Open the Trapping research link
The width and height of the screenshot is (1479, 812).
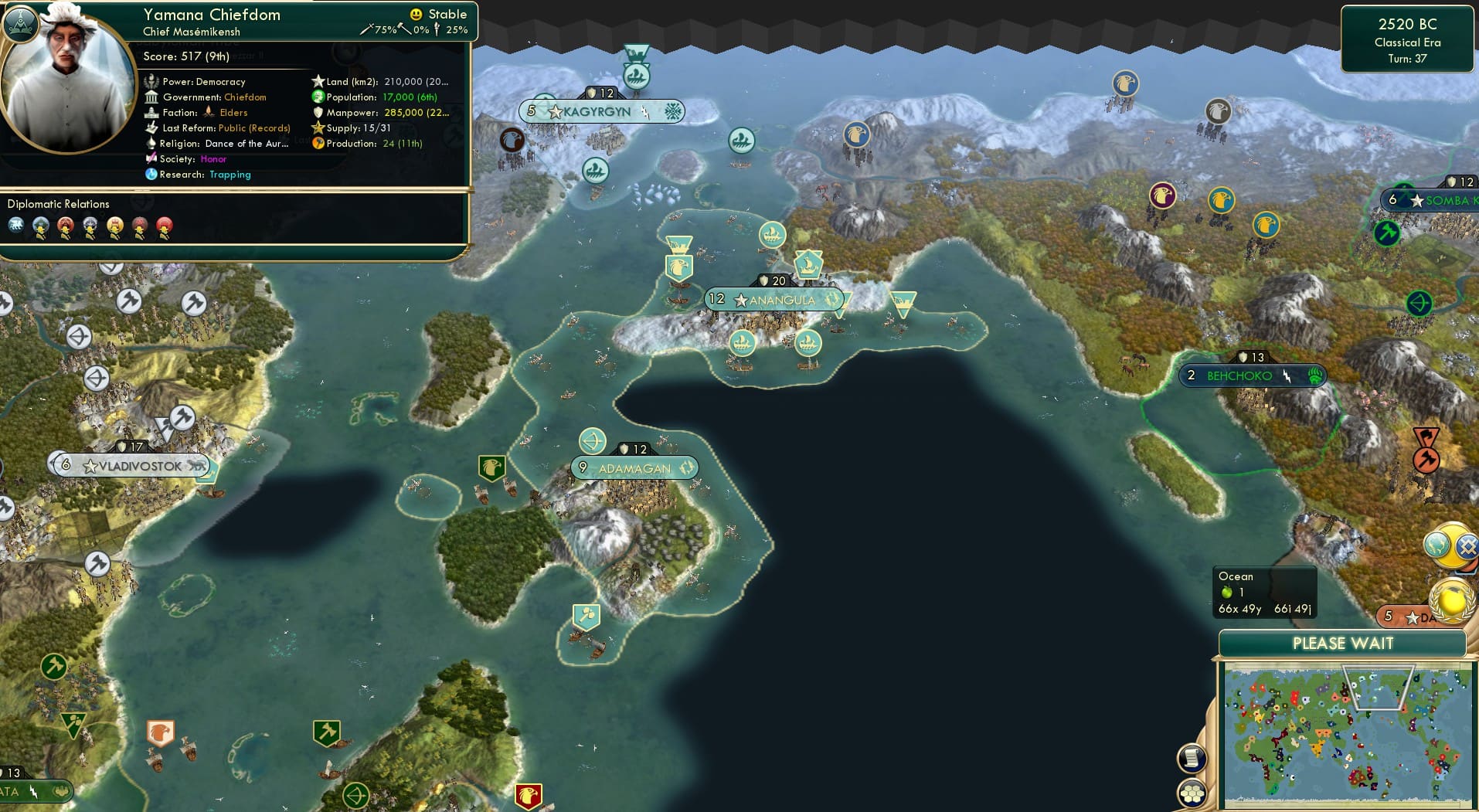click(x=229, y=175)
